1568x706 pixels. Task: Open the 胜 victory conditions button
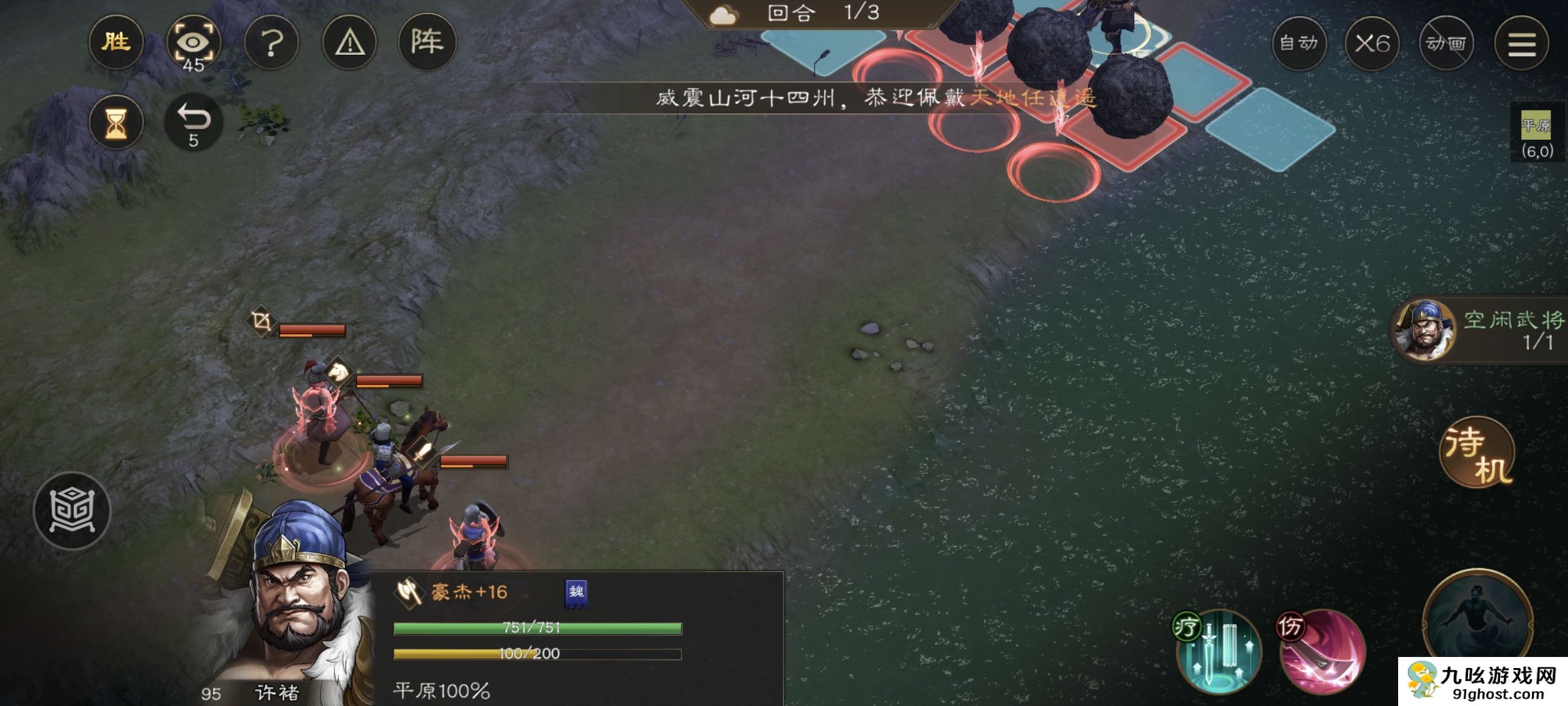[x=116, y=43]
